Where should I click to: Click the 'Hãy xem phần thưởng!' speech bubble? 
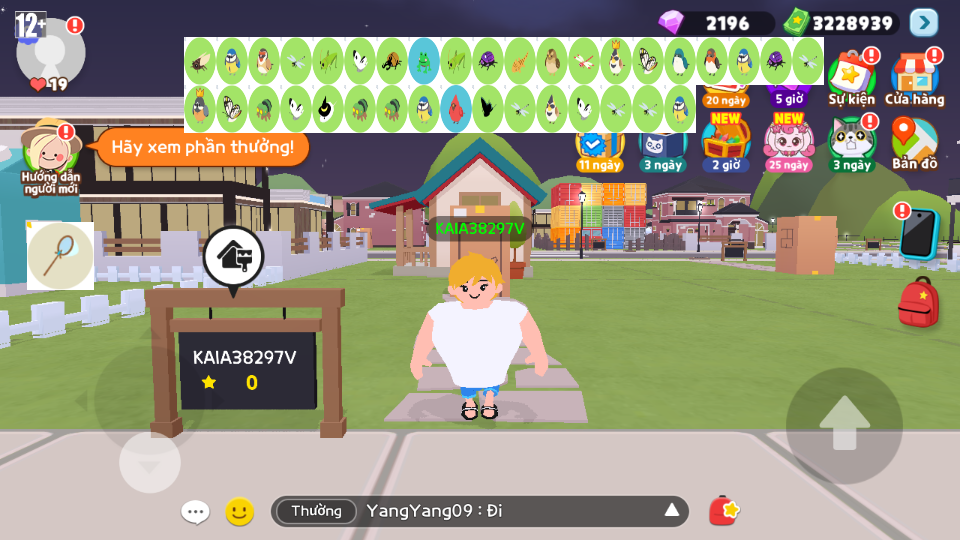[x=202, y=148]
